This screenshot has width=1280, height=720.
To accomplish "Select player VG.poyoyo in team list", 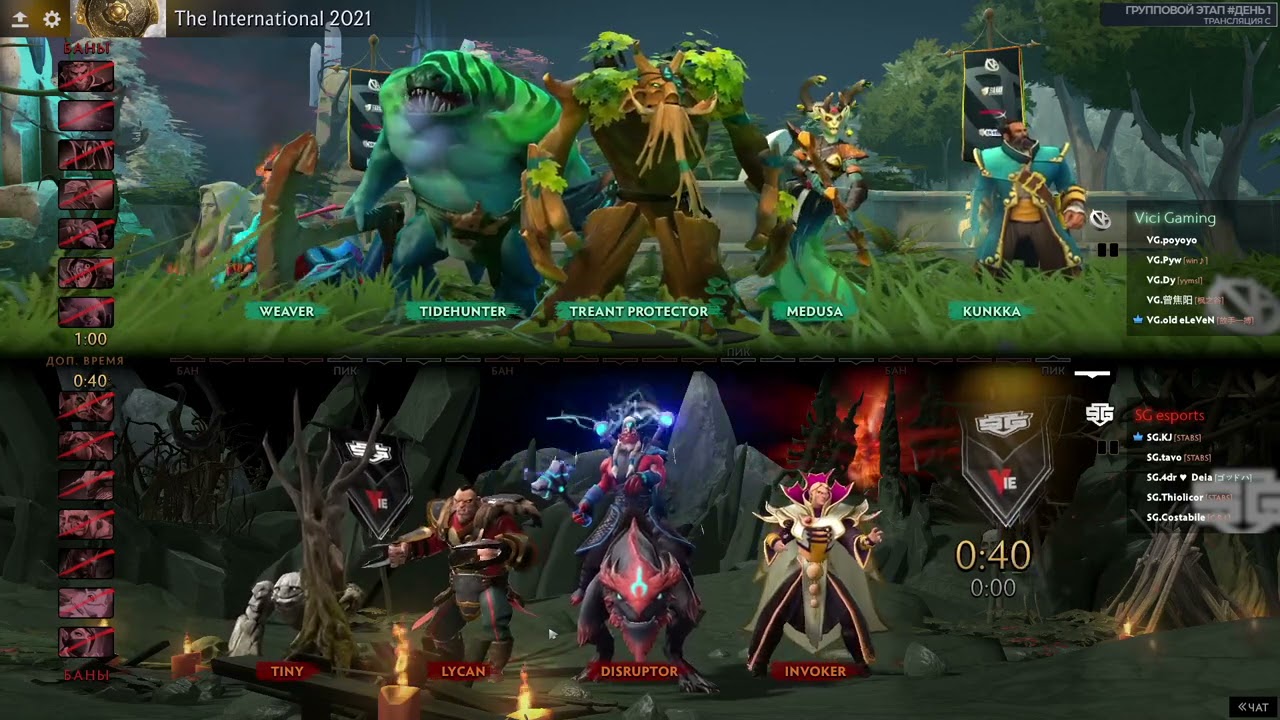I will [1171, 240].
